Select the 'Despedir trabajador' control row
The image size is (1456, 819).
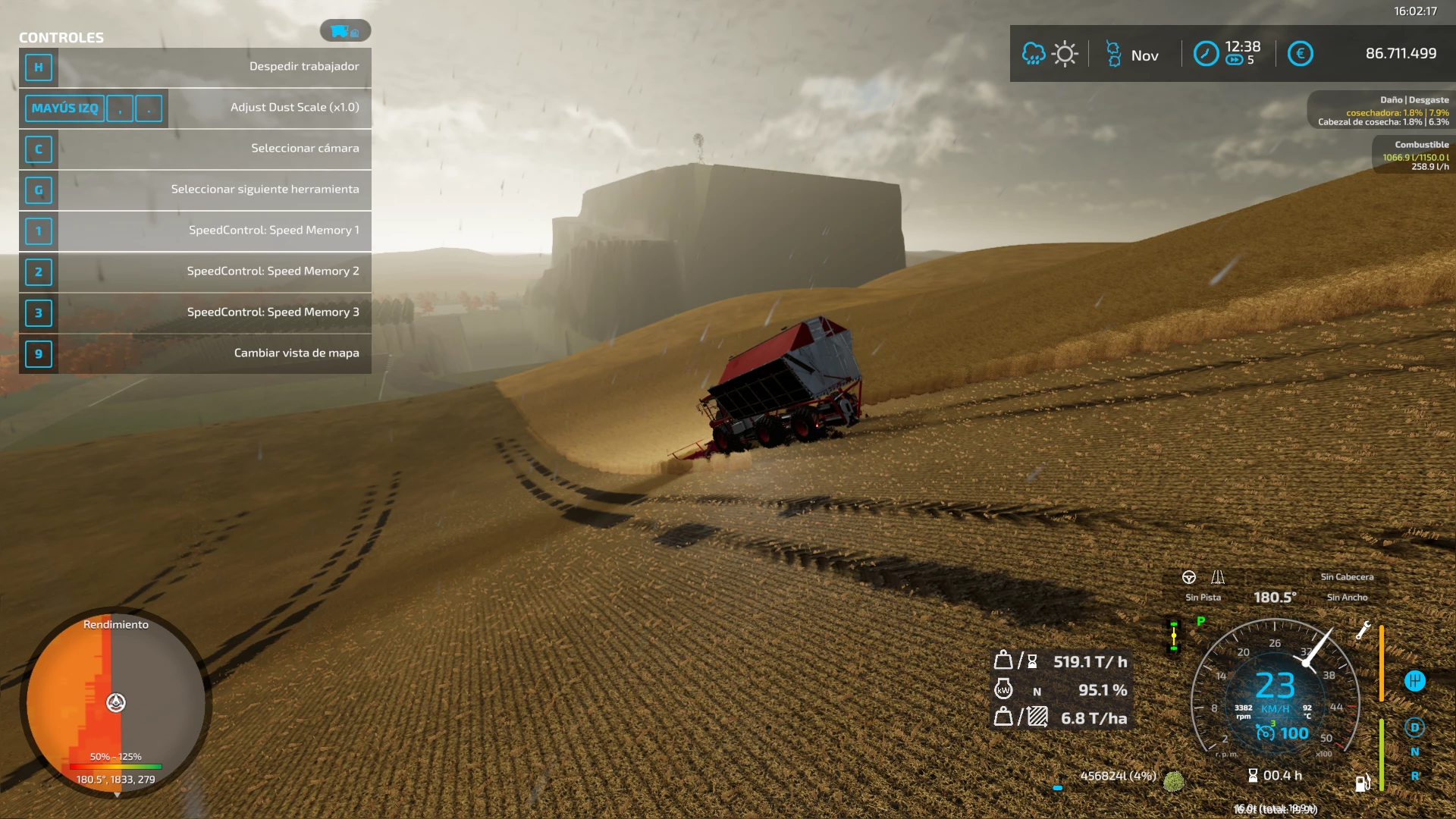click(x=195, y=67)
